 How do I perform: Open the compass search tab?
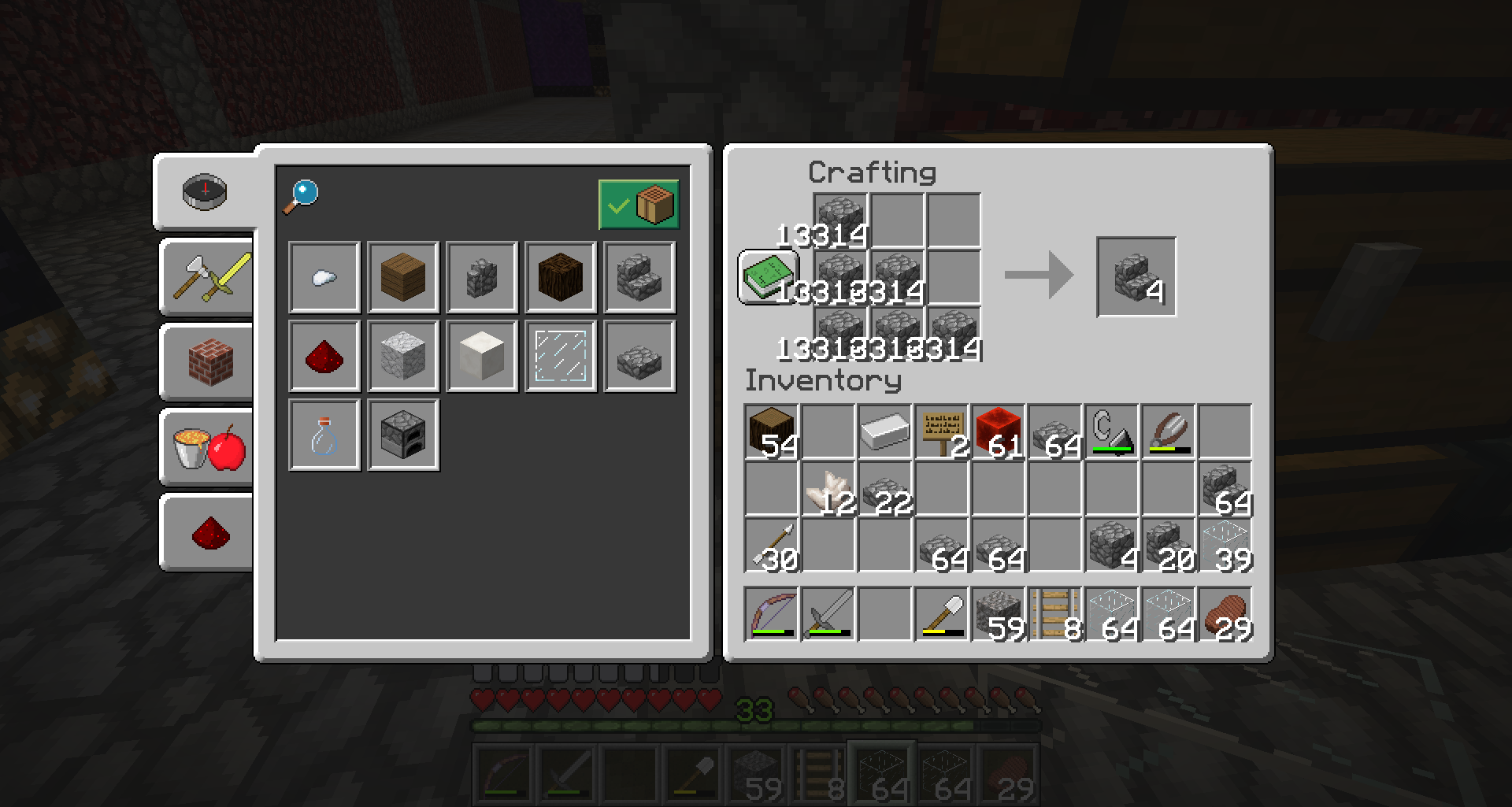[205, 191]
